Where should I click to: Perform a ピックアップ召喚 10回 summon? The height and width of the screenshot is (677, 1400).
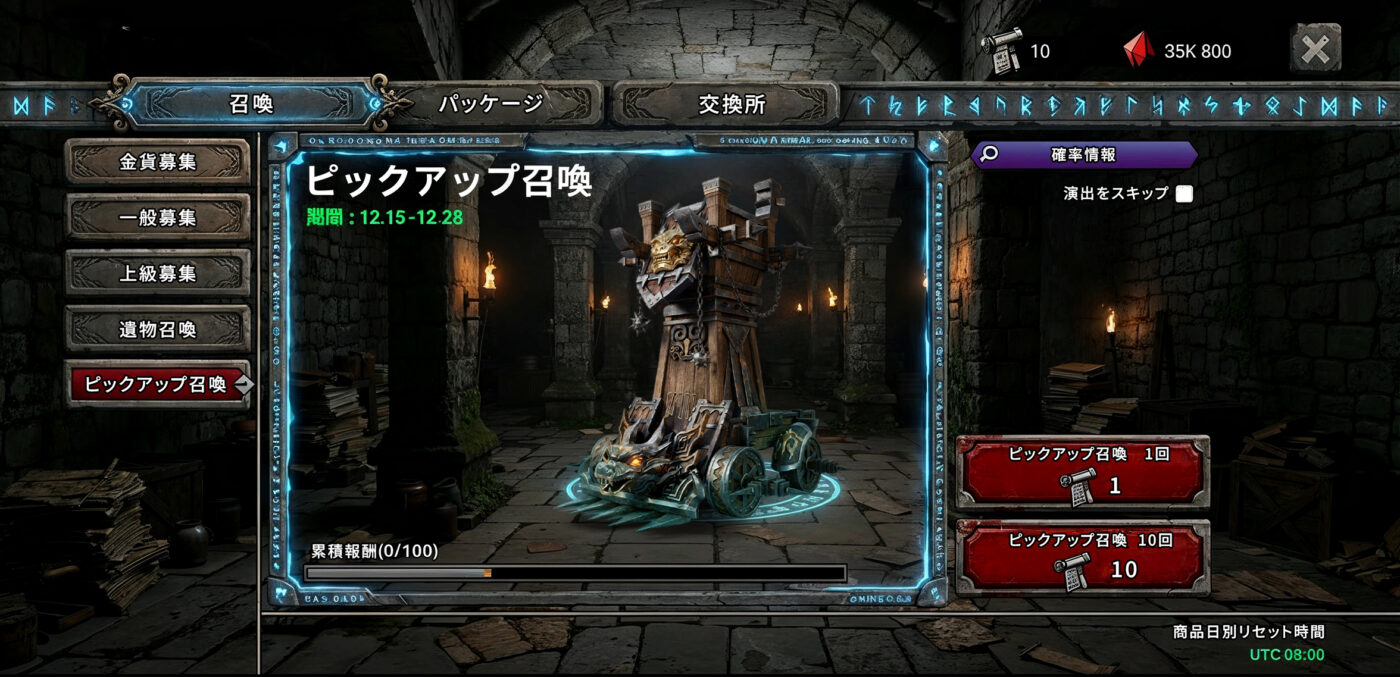click(x=1082, y=556)
